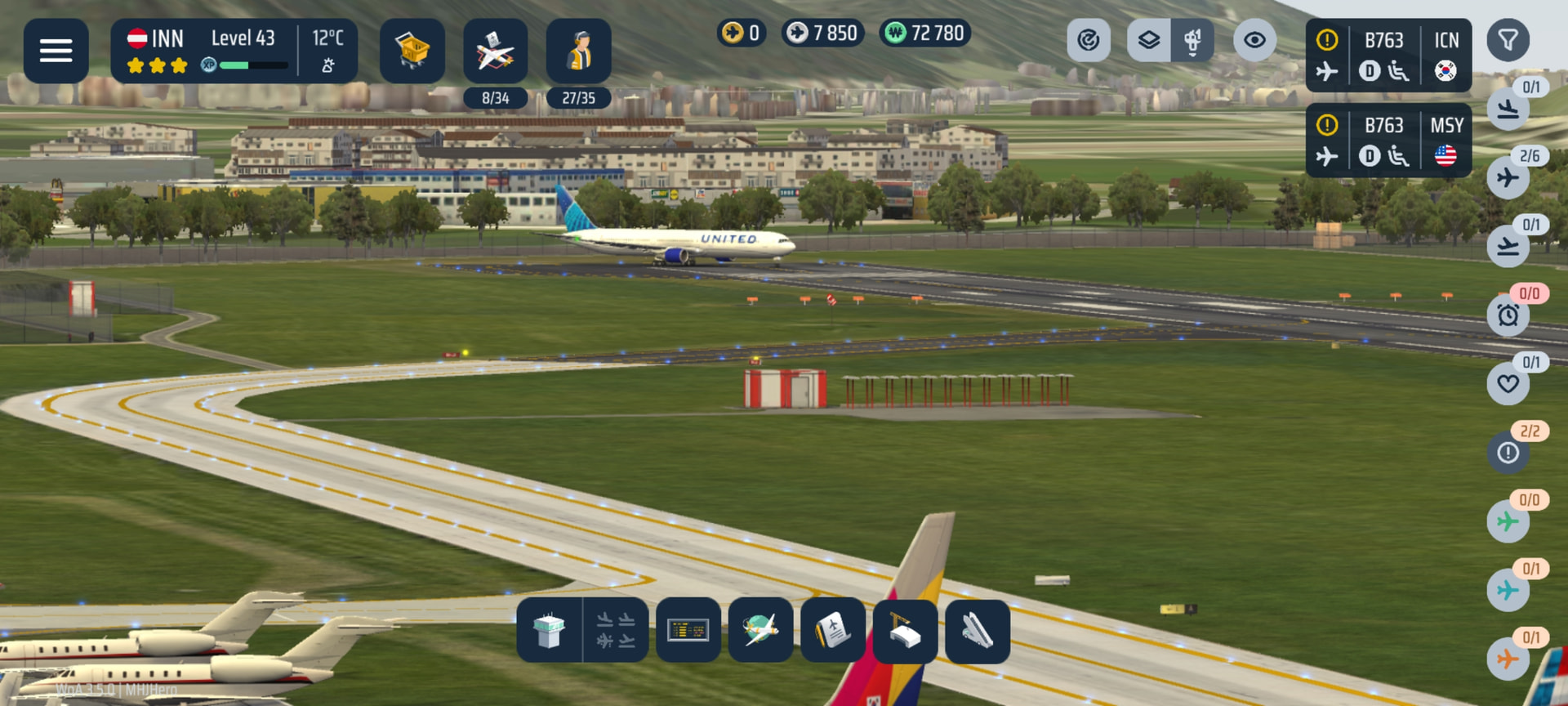The image size is (1568, 706).
Task: Open the crane construction menu
Action: [x=905, y=630]
